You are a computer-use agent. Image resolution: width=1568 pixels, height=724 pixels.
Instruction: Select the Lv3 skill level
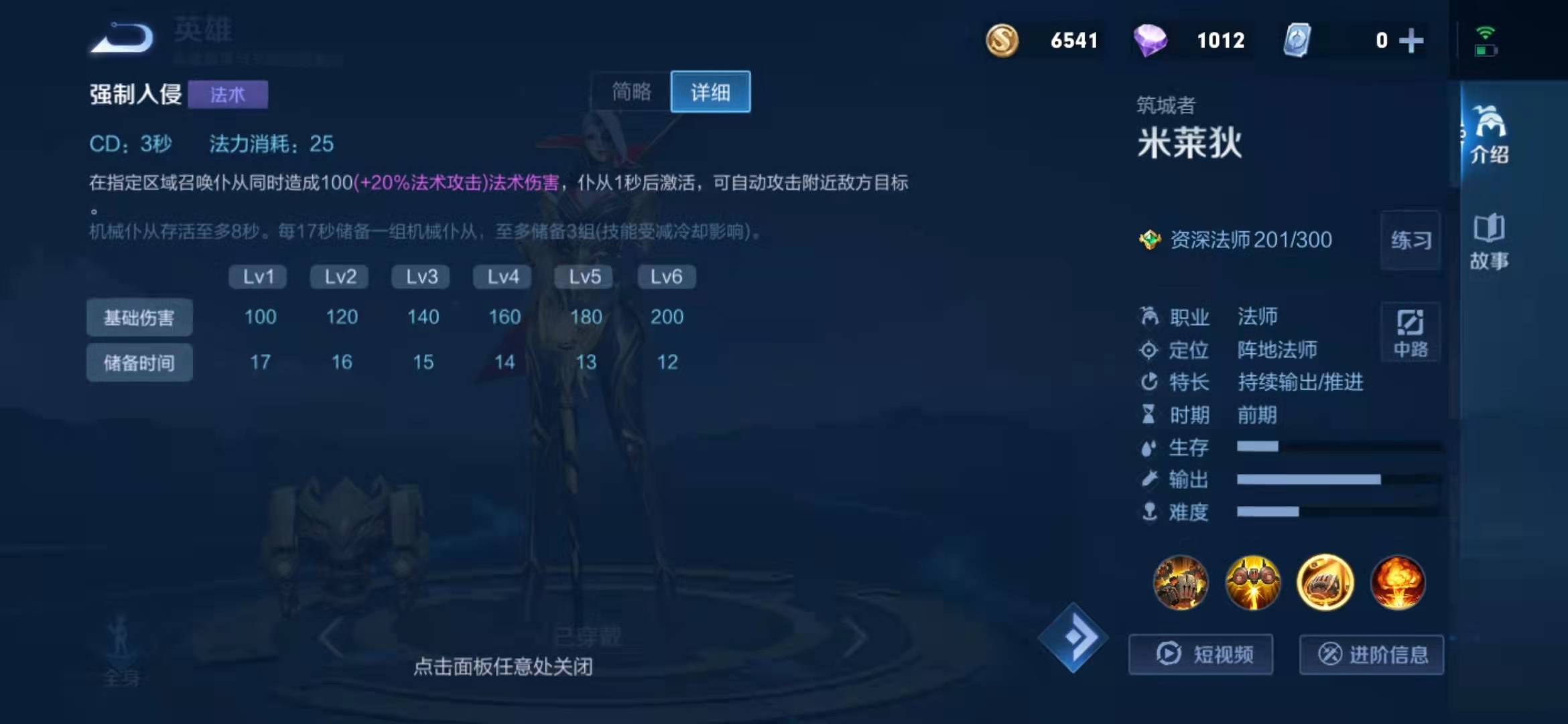[420, 276]
